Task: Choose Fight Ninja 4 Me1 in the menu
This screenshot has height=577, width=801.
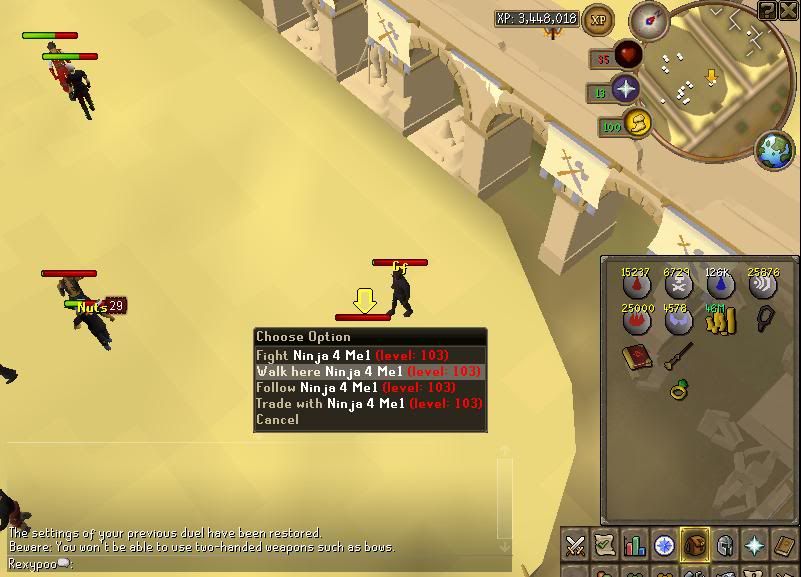Action: (352, 355)
